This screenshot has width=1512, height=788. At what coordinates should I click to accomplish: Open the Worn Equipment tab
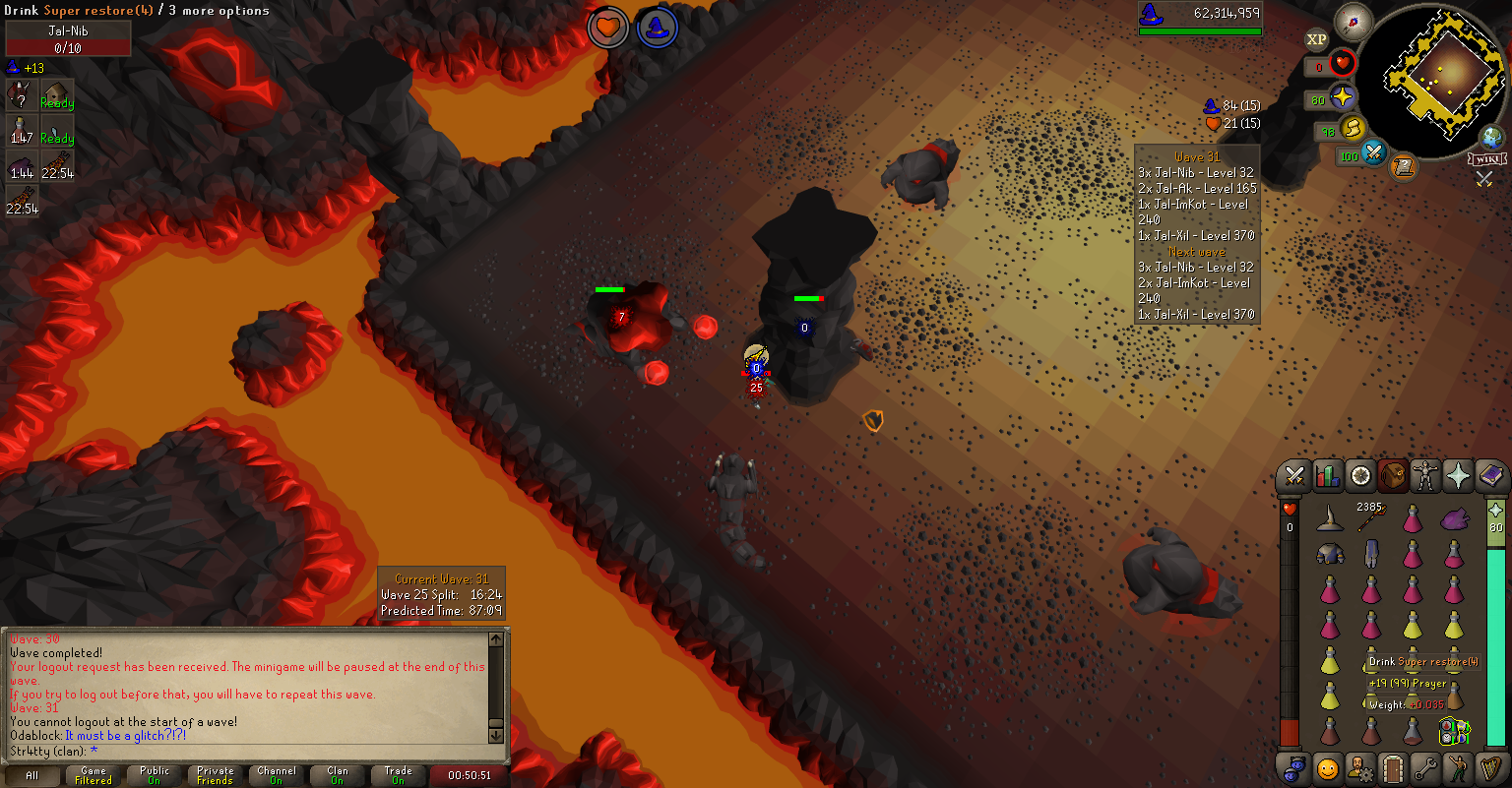click(x=1424, y=476)
